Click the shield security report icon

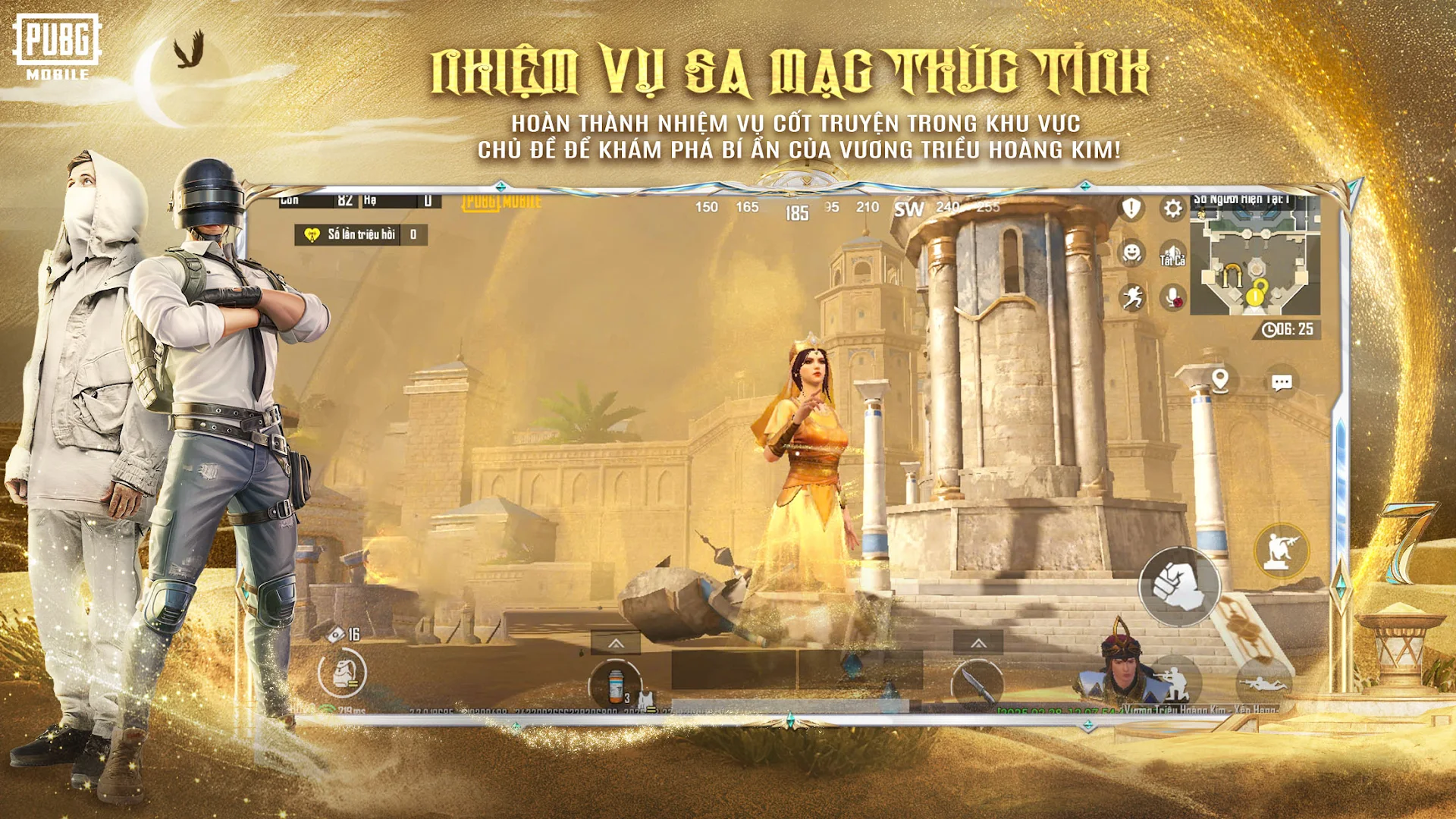click(1131, 209)
